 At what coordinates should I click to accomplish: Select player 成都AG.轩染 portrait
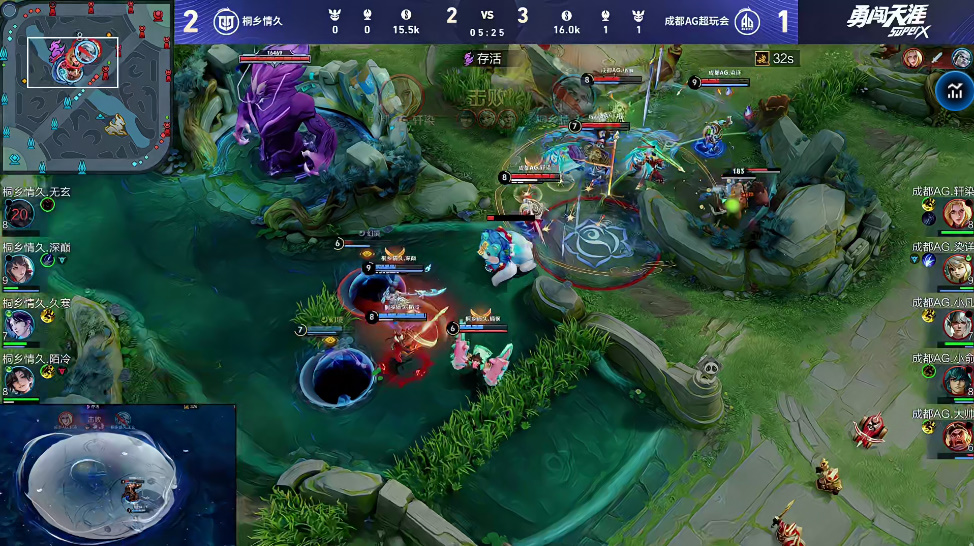[957, 213]
